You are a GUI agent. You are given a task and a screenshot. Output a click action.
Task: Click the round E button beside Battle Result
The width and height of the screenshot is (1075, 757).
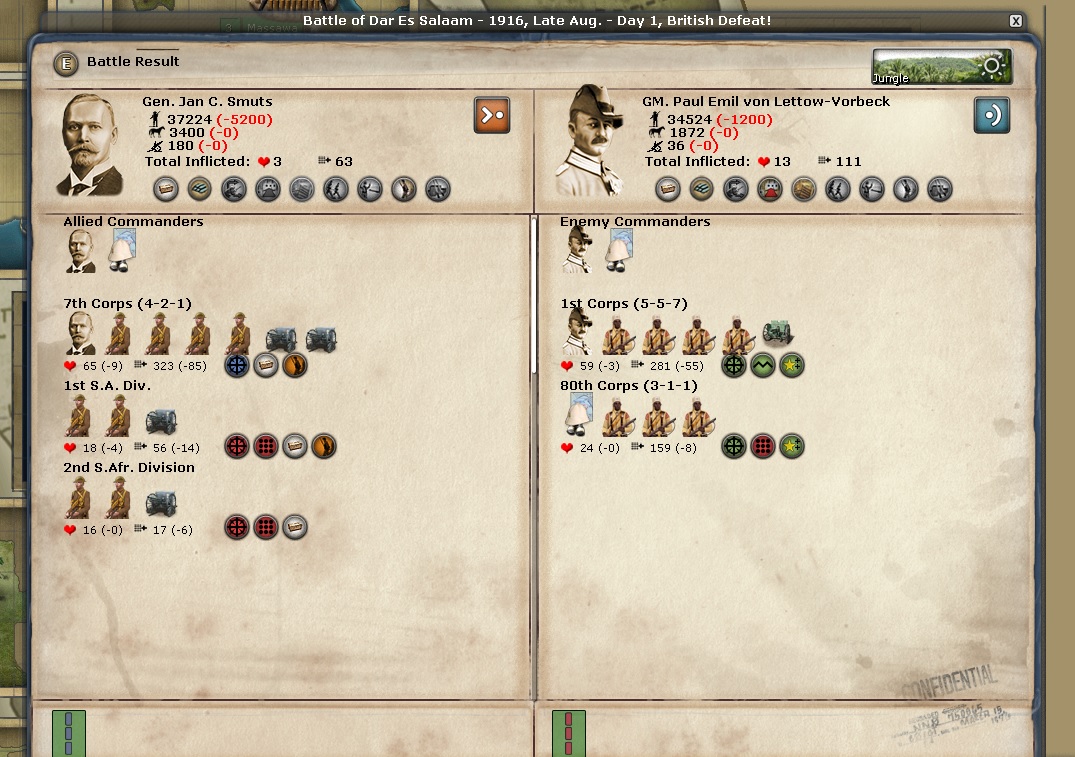(66, 63)
